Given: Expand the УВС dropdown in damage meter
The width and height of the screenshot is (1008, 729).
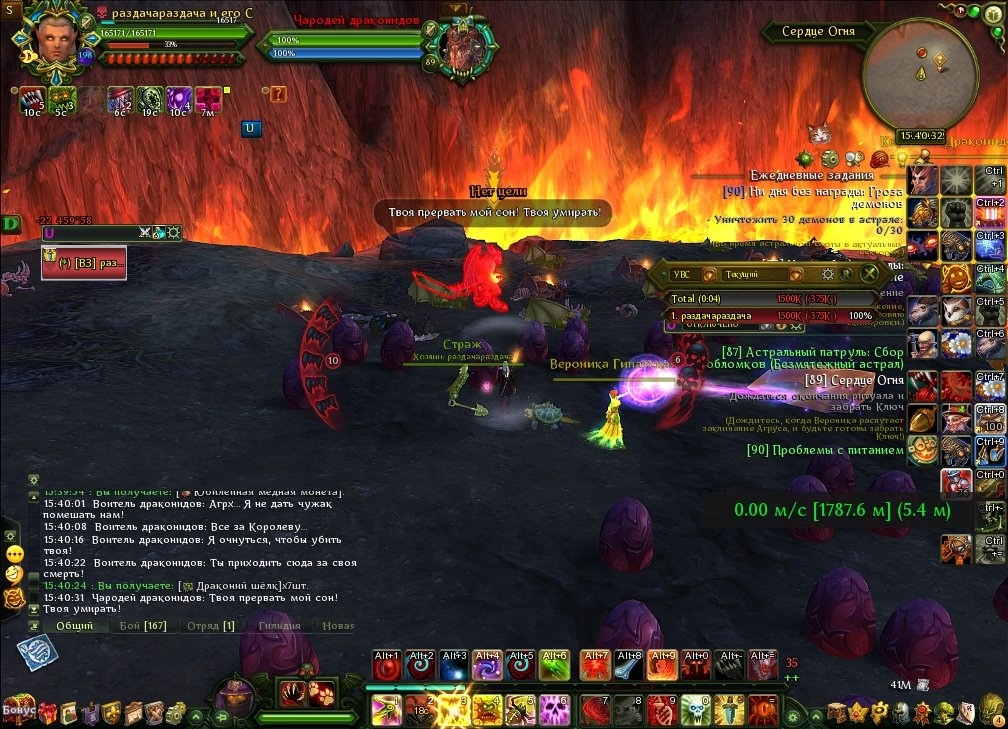Looking at the screenshot, I should [709, 273].
